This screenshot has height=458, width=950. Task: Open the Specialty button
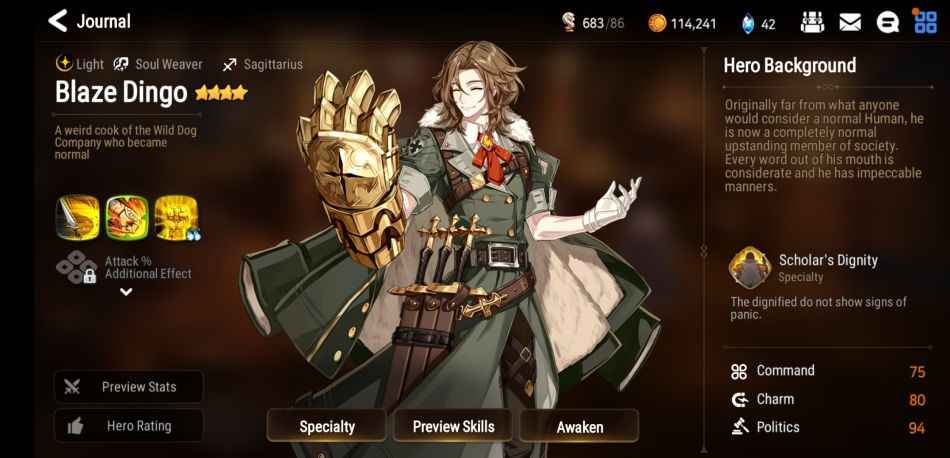click(x=327, y=426)
